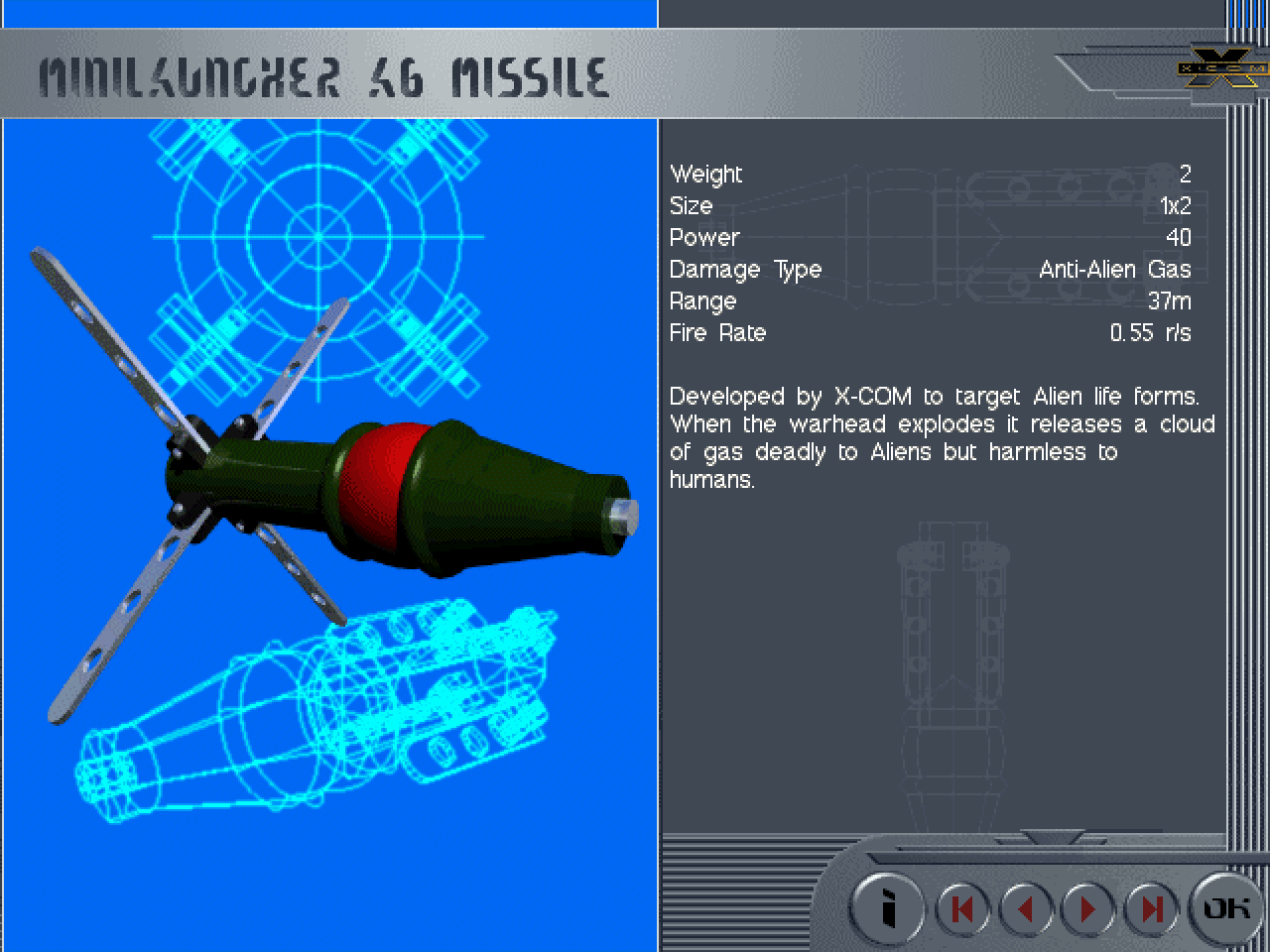Viewport: 1270px width, 952px height.
Task: Skip to the last Ufopaedia entry
Action: [1151, 908]
